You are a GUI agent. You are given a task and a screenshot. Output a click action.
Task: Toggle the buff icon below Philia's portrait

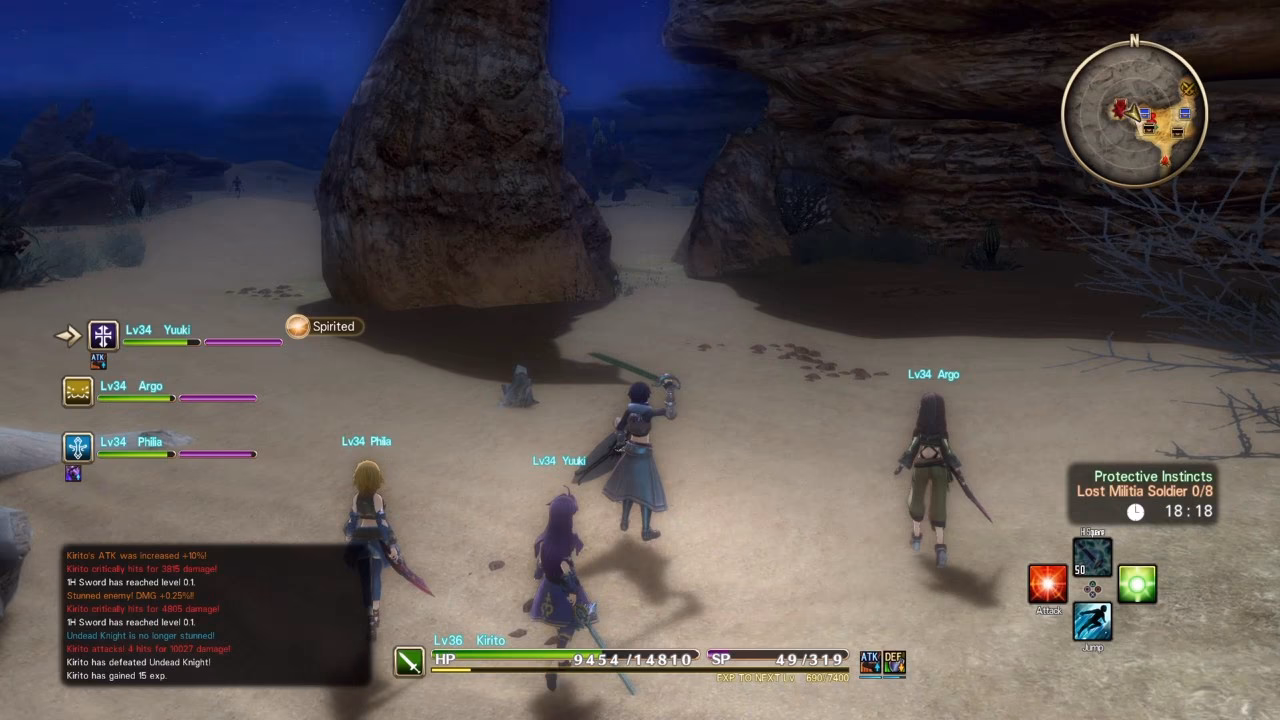coord(73,473)
